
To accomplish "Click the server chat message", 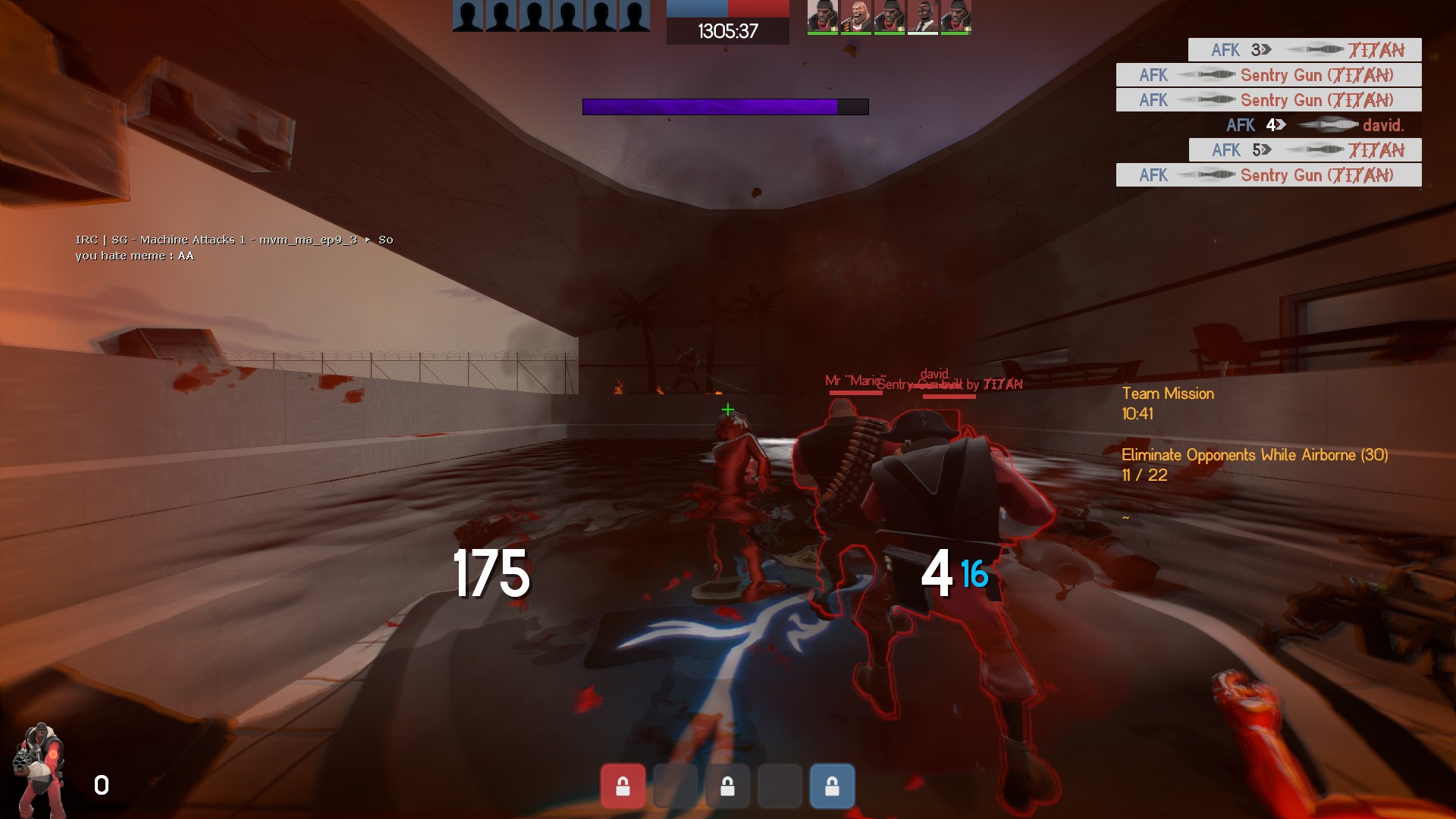I will pyautogui.click(x=234, y=248).
